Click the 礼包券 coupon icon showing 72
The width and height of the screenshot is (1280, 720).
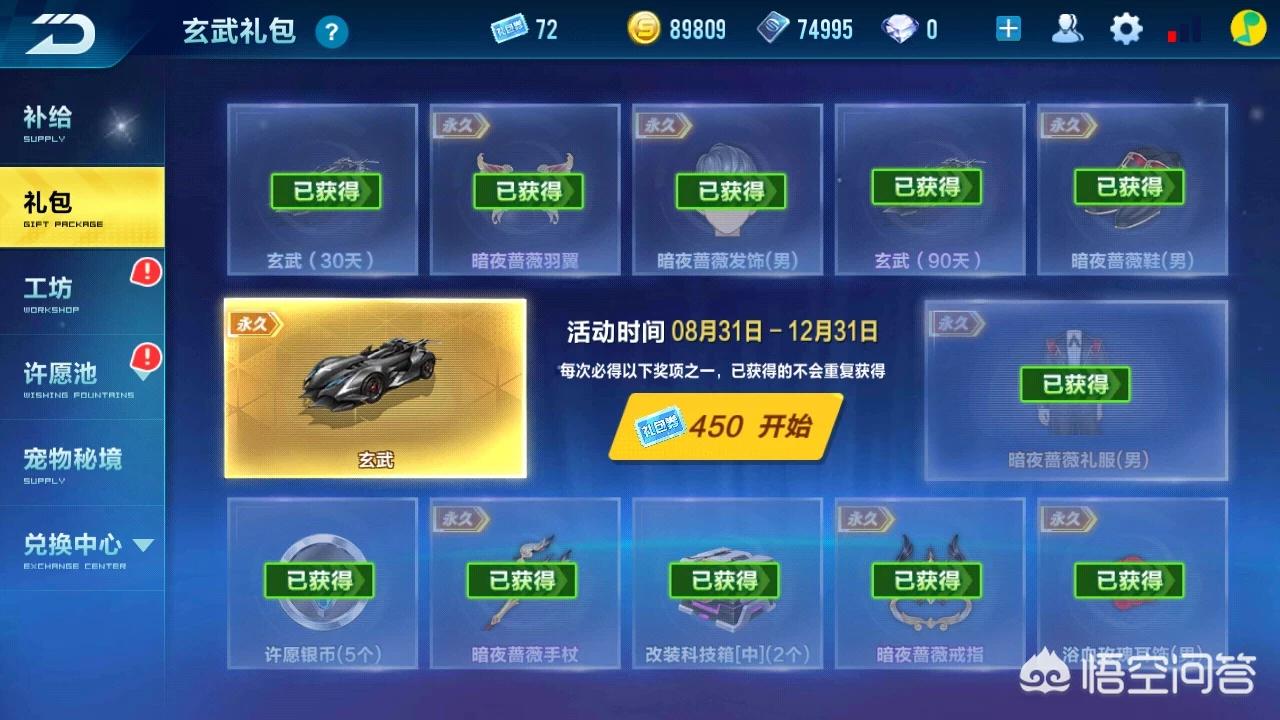pos(510,28)
